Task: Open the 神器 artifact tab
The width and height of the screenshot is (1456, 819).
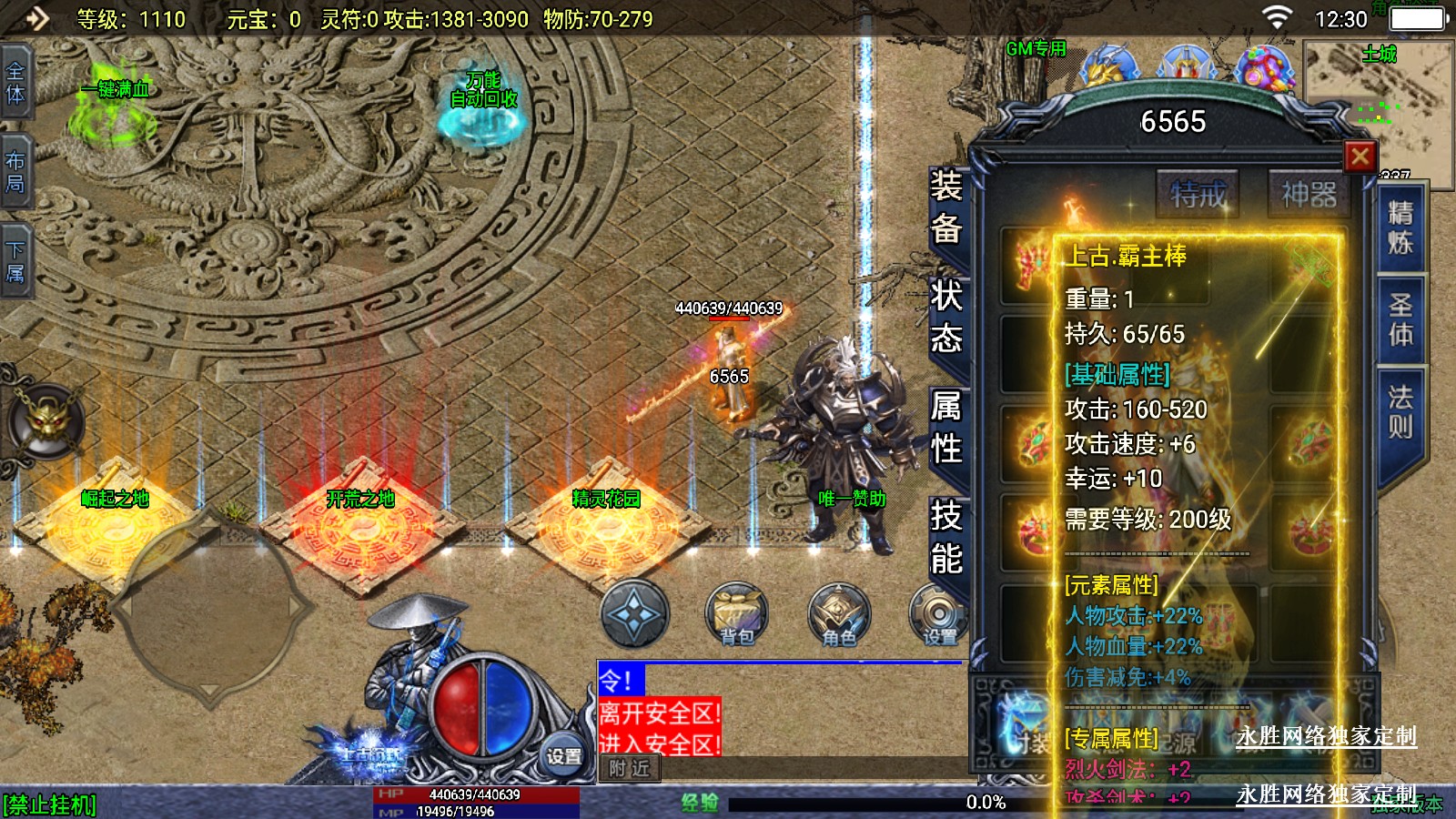Action: pos(1309,194)
